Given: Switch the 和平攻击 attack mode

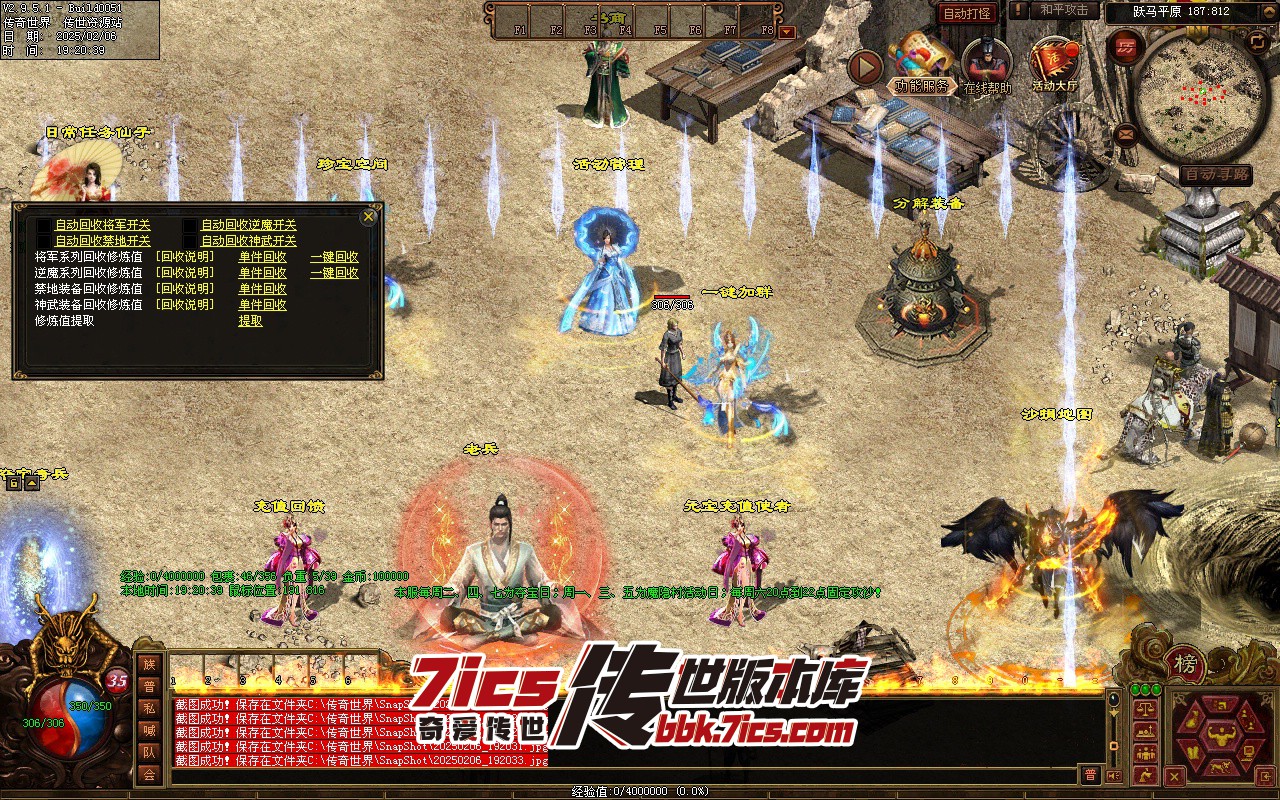Looking at the screenshot, I should [1063, 10].
